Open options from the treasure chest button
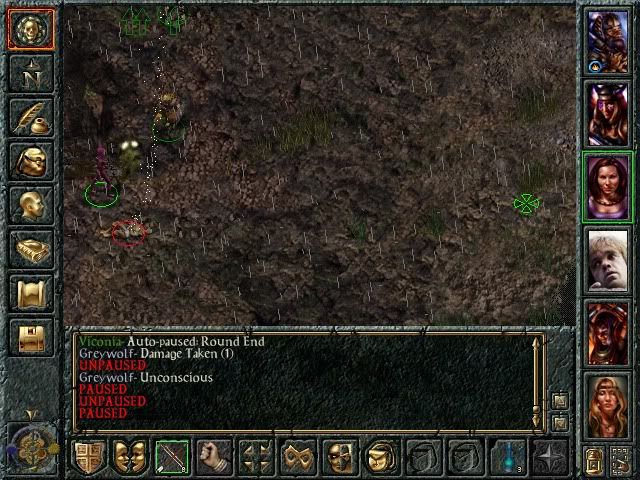Viewport: 640px width, 480px height. click(x=30, y=337)
